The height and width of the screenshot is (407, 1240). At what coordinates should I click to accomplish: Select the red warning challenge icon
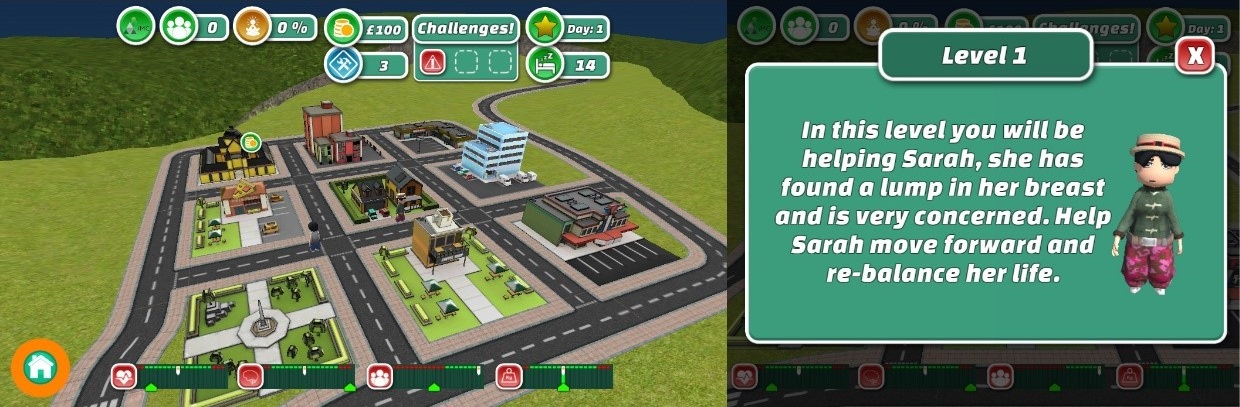pos(432,64)
